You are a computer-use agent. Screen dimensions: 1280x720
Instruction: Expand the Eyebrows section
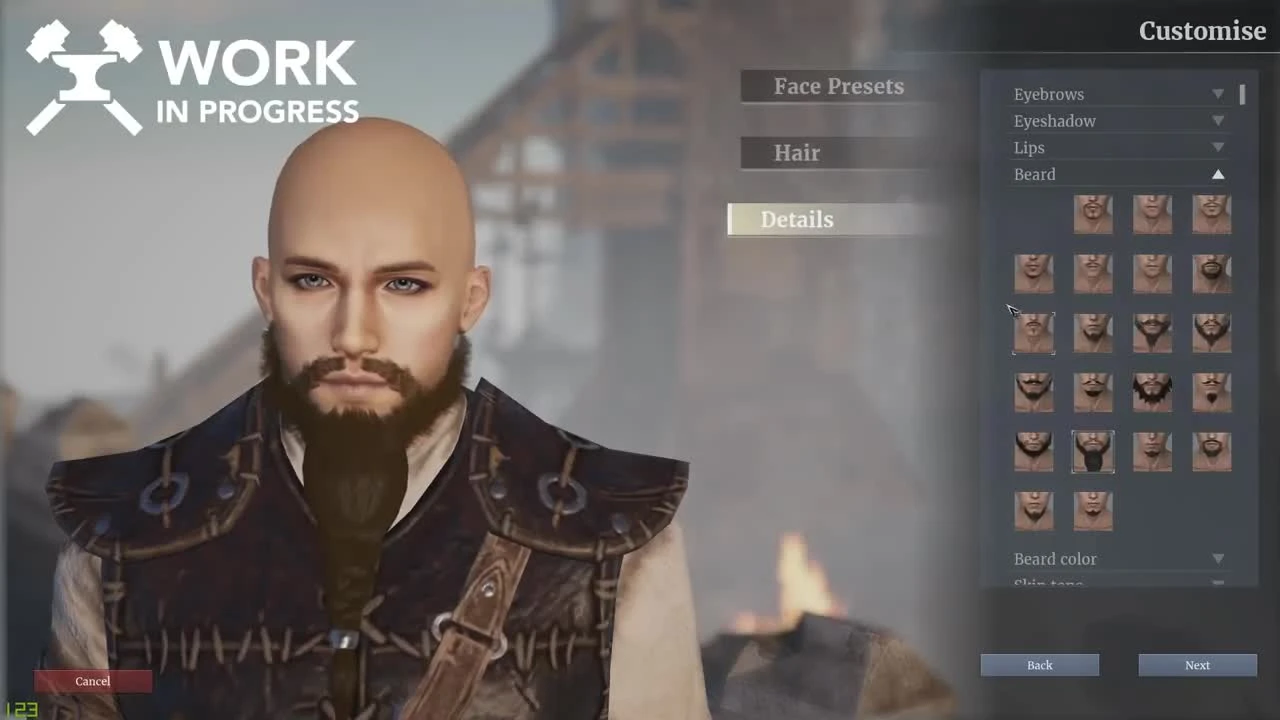click(1117, 93)
